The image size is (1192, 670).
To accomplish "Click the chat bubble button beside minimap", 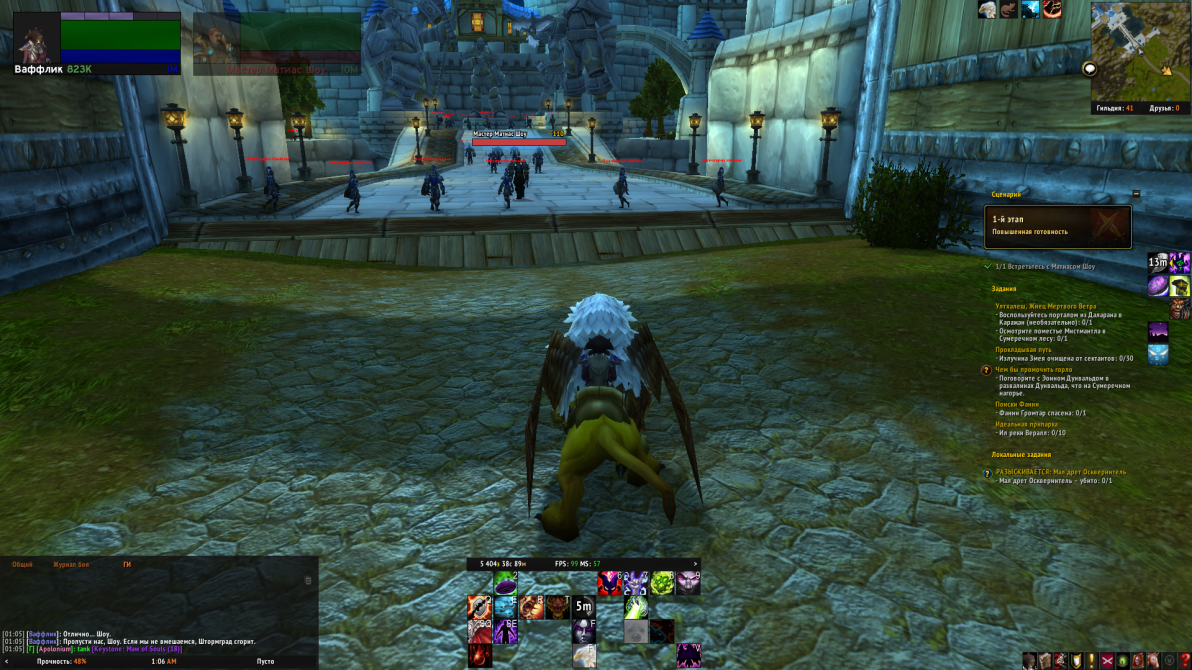I will point(1089,69).
